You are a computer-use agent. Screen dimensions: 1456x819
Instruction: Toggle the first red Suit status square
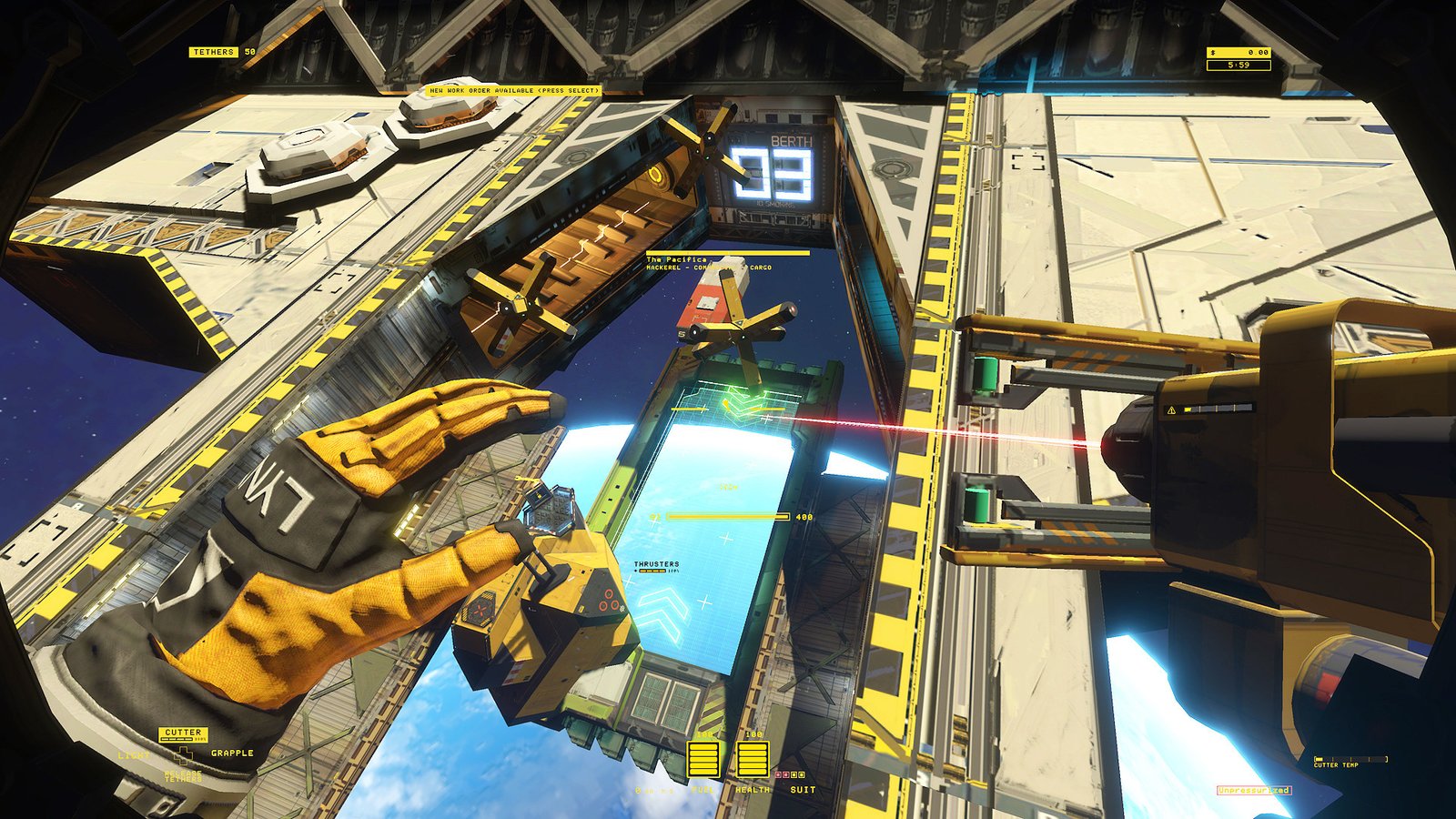(x=777, y=774)
